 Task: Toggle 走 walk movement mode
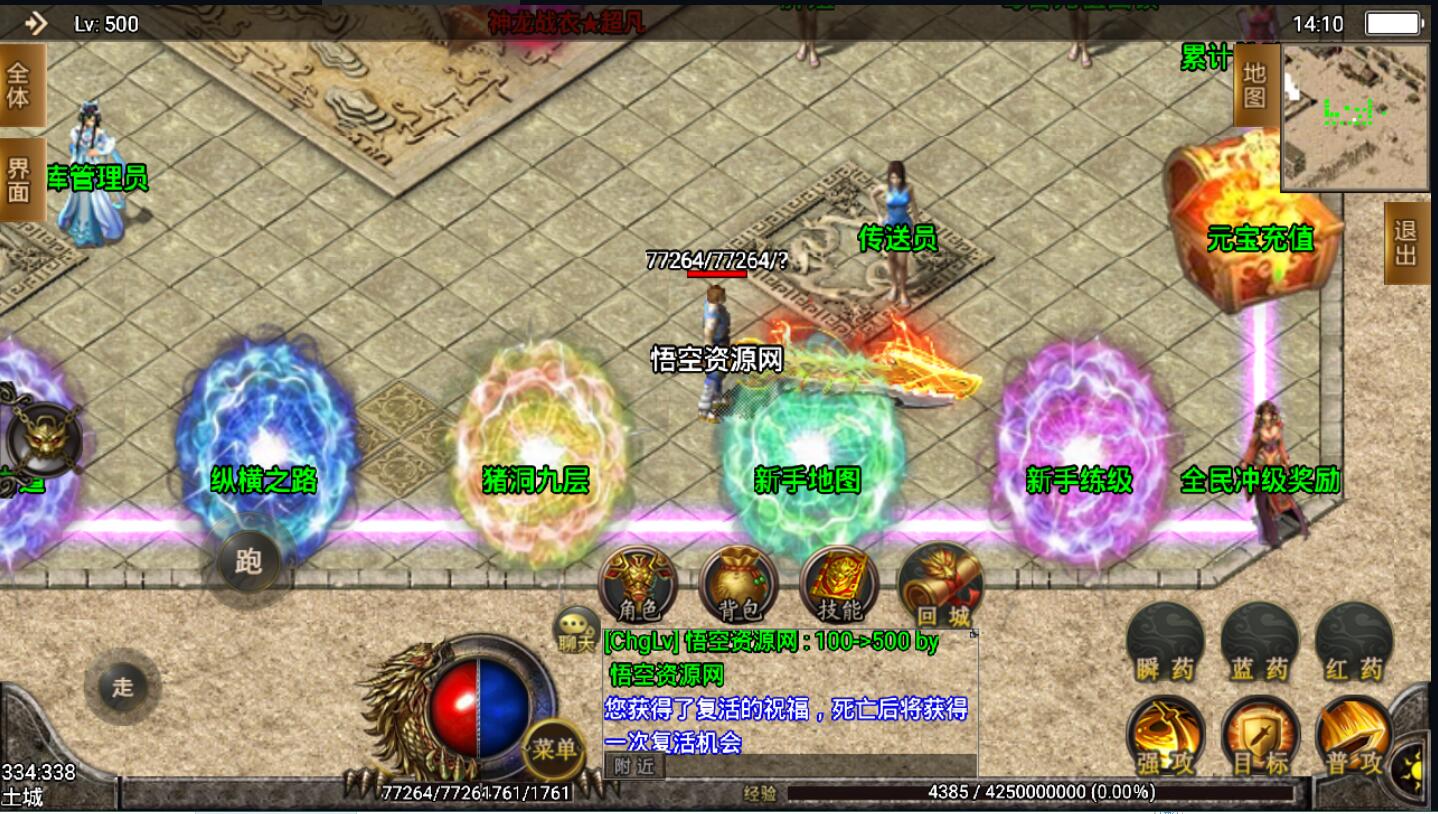[x=122, y=687]
